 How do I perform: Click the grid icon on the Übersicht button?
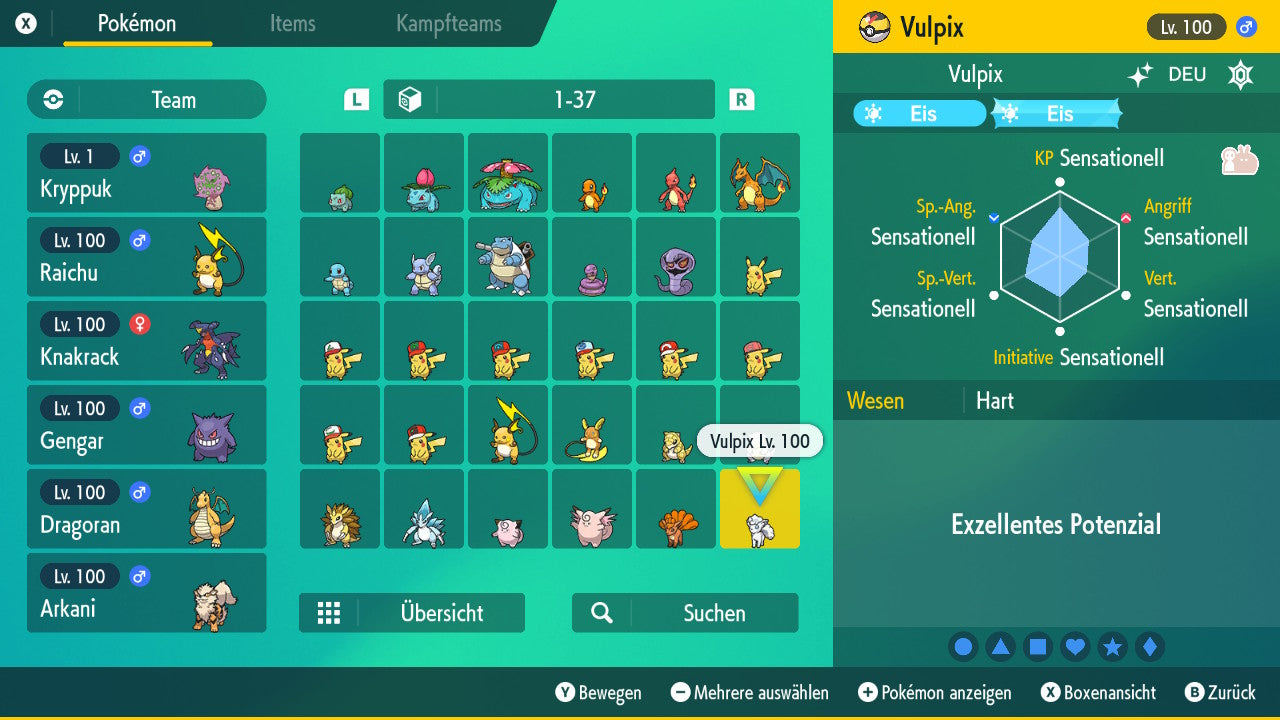[x=330, y=613]
